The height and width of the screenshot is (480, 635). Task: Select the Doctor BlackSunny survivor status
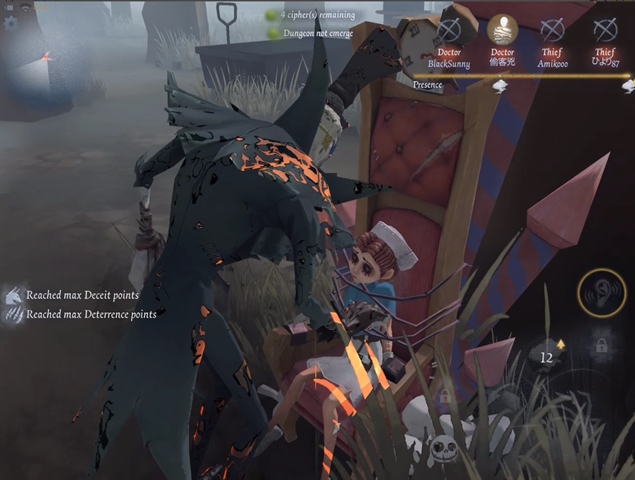pyautogui.click(x=448, y=30)
